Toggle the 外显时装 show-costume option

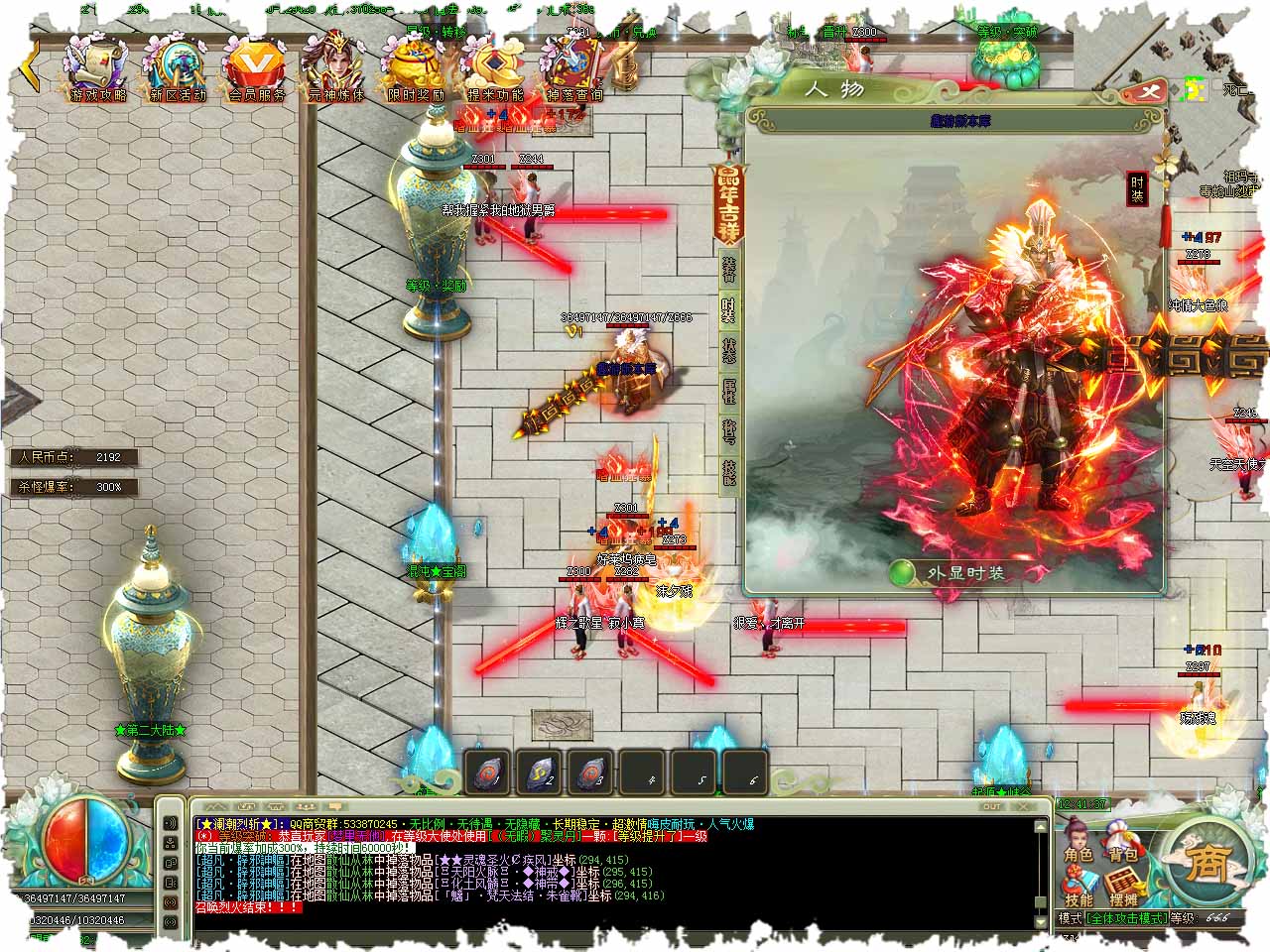[903, 573]
